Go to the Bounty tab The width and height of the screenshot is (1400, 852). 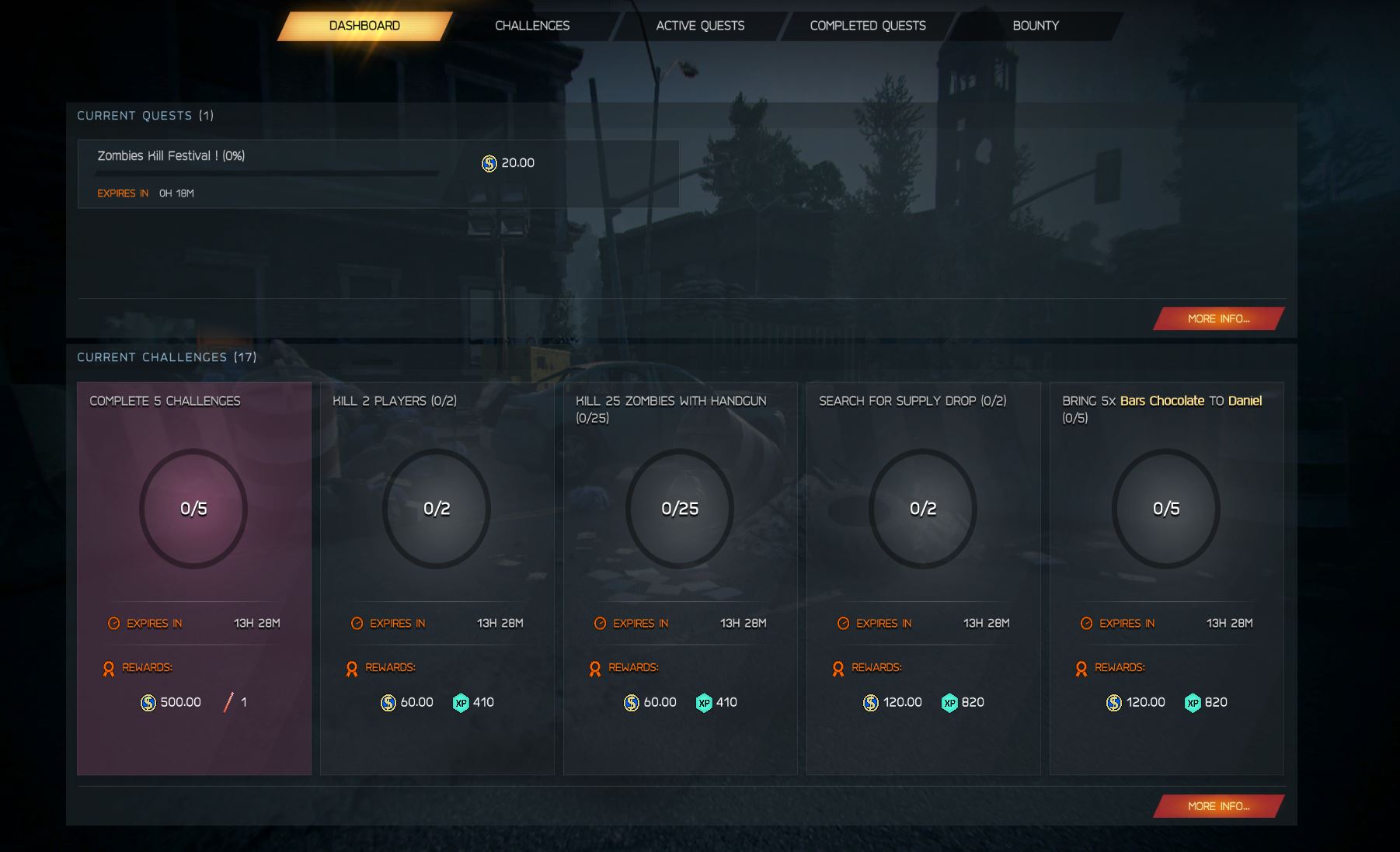[1036, 26]
